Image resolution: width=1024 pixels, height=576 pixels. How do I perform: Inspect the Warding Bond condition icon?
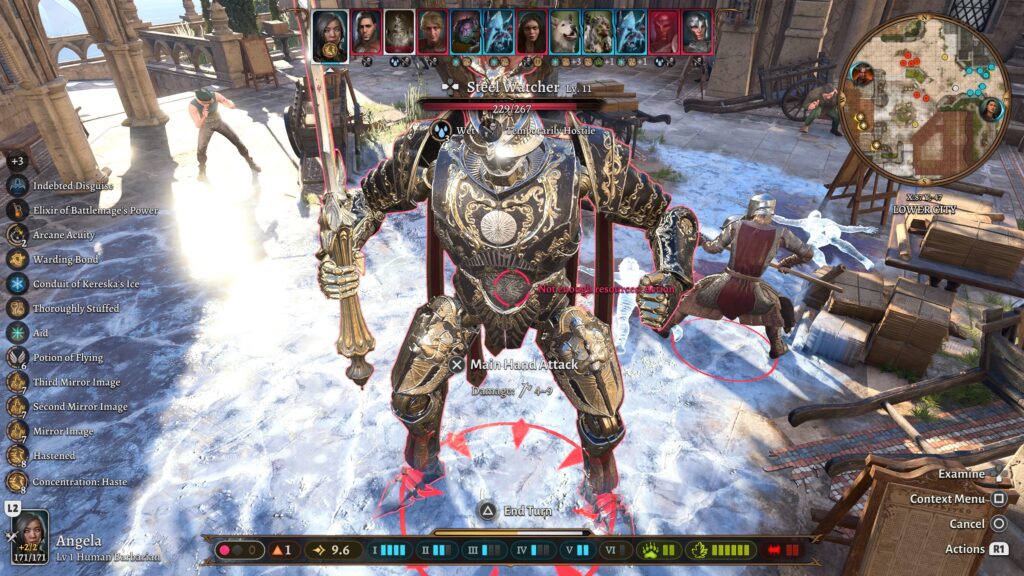(17, 259)
